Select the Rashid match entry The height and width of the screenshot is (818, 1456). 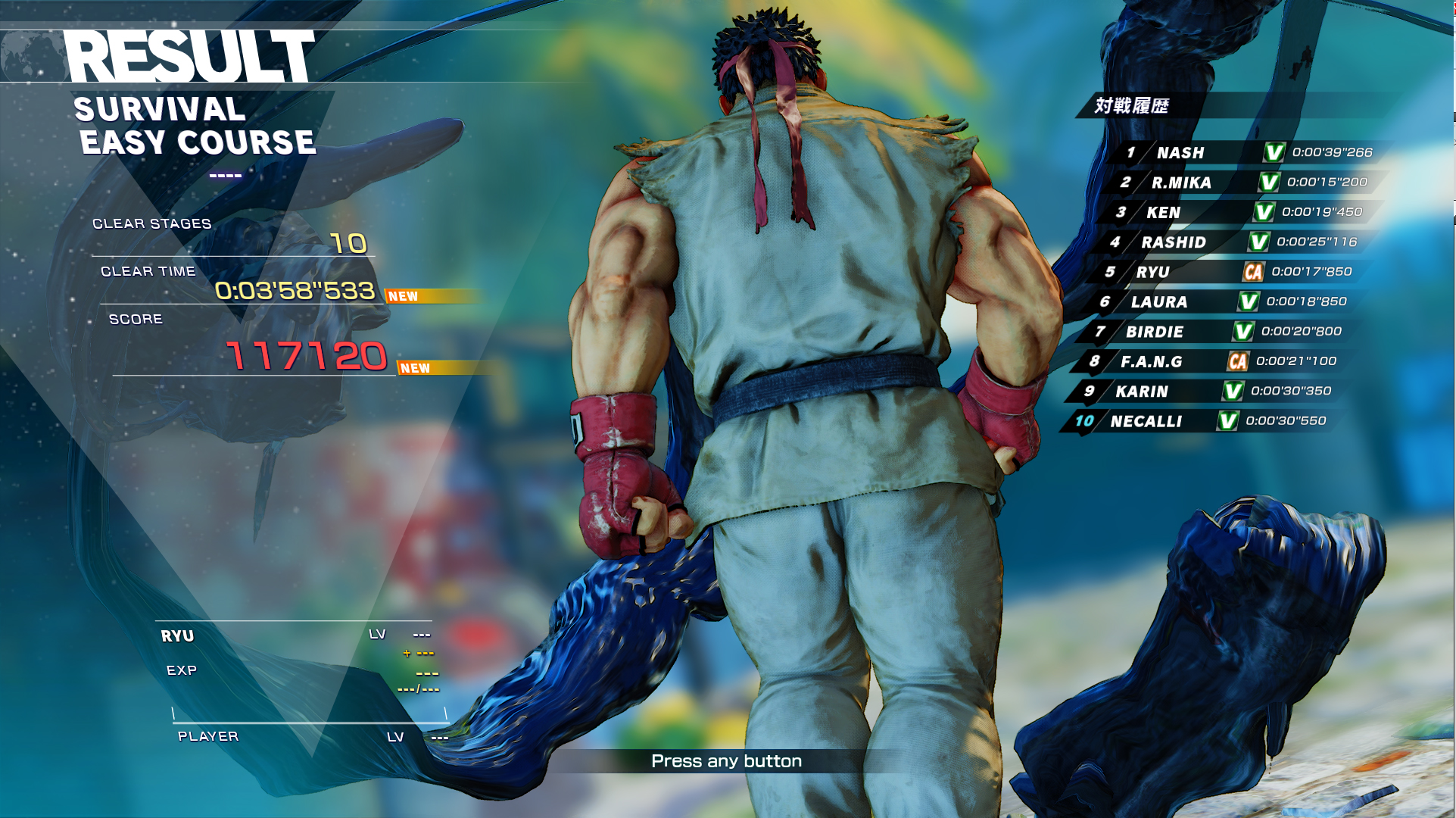click(1233, 242)
